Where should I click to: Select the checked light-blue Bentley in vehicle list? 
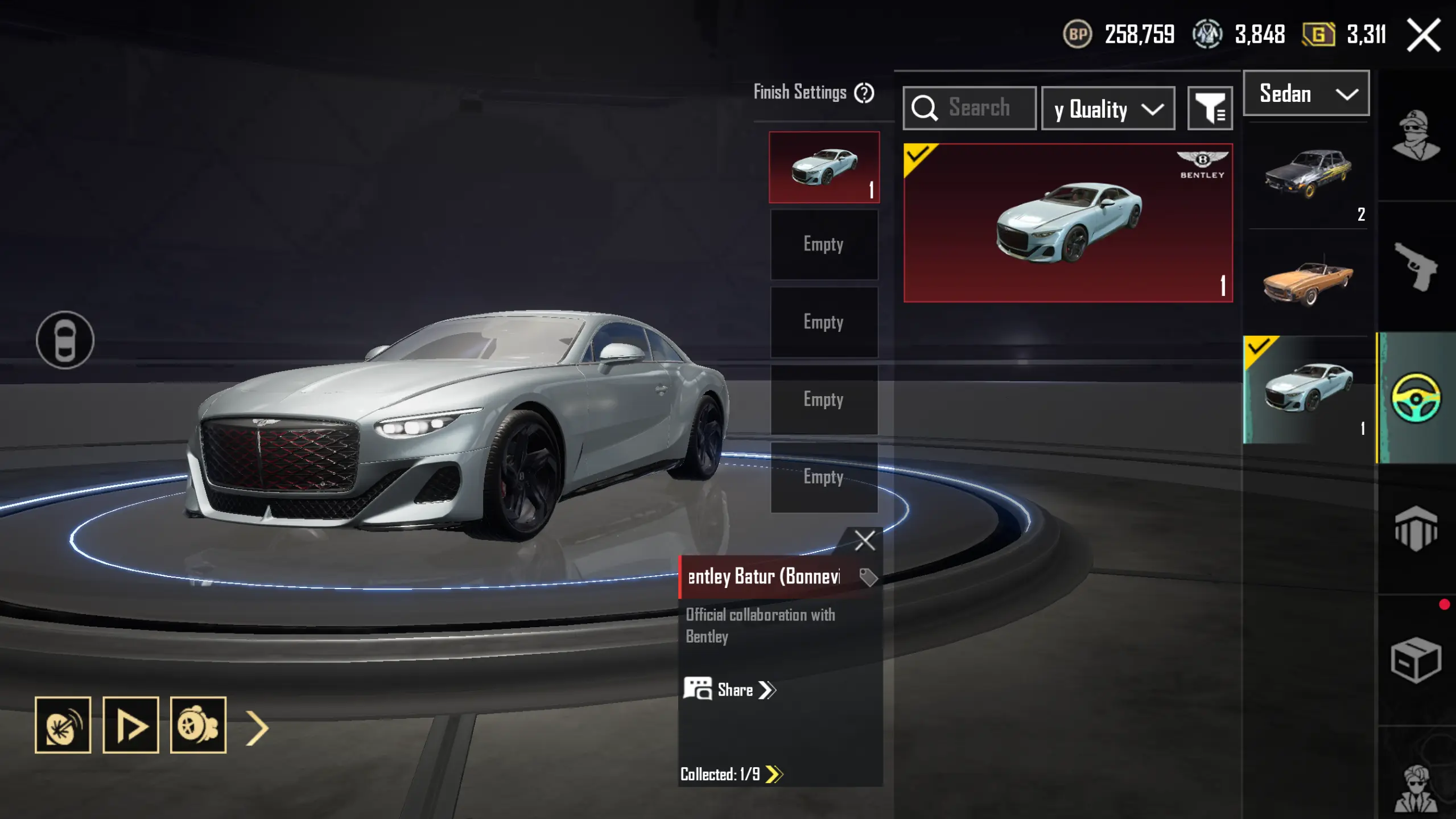point(1307,389)
